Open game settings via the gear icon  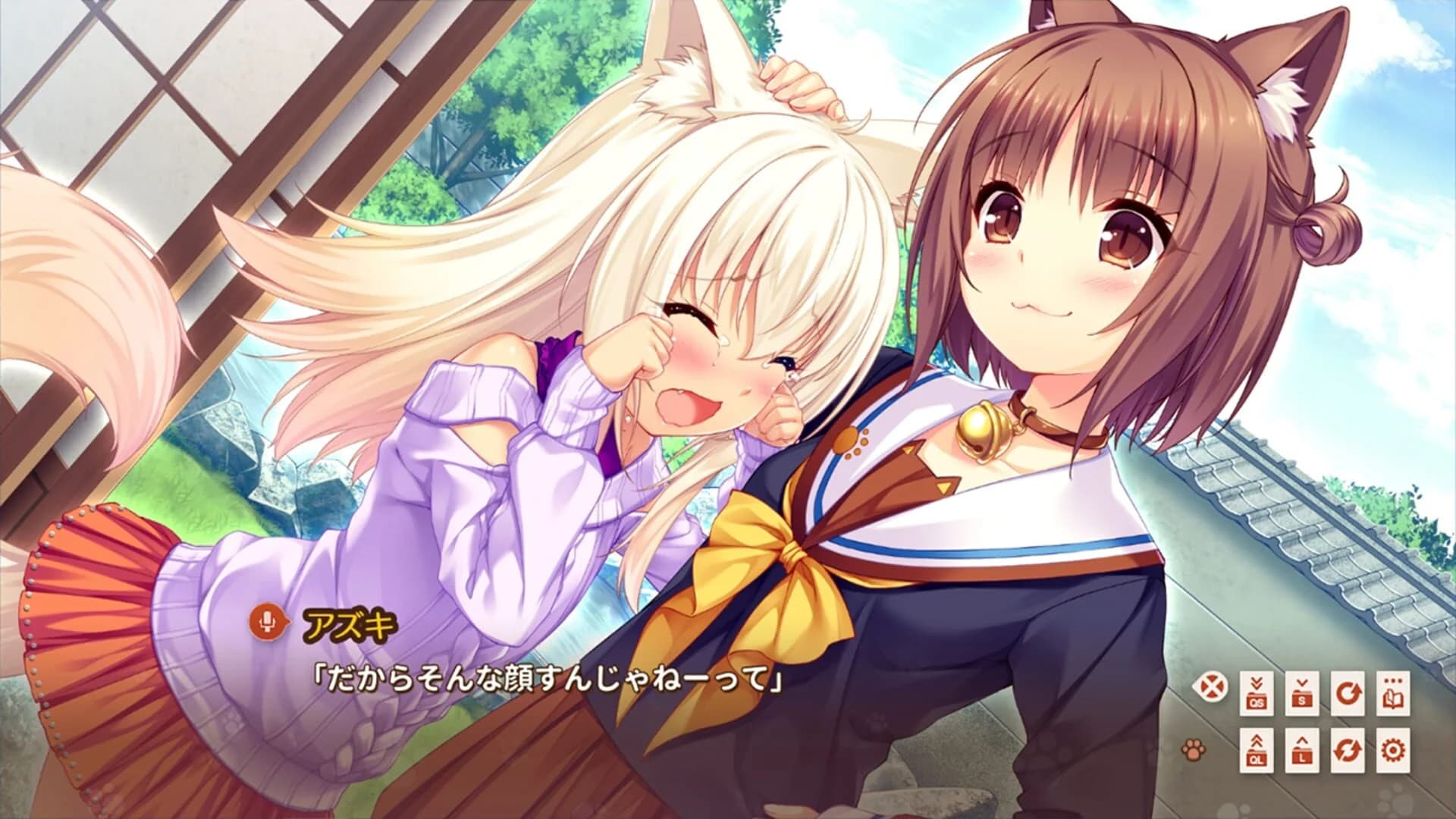pyautogui.click(x=1392, y=751)
